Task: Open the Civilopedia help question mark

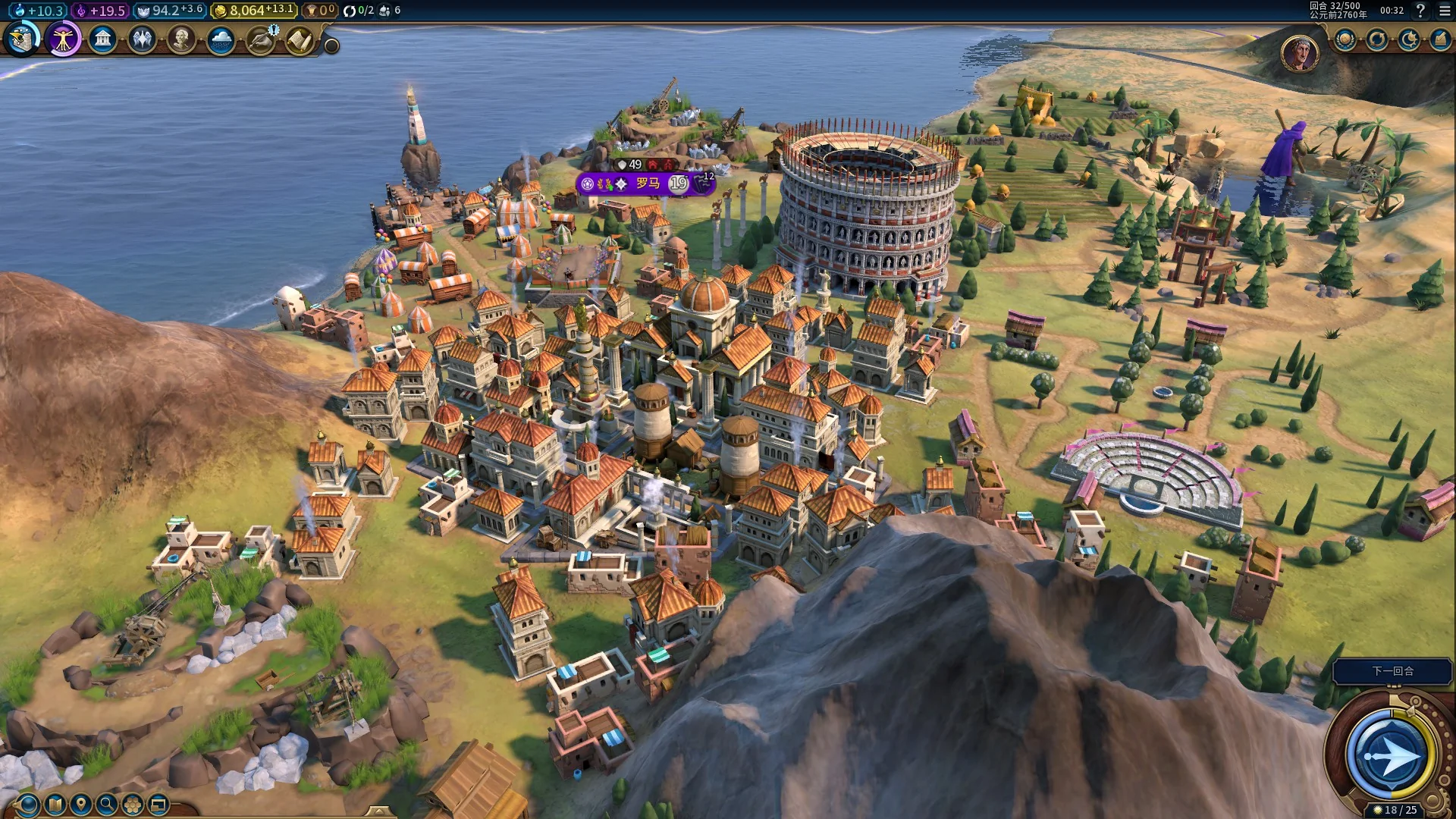Action: coord(1421,11)
